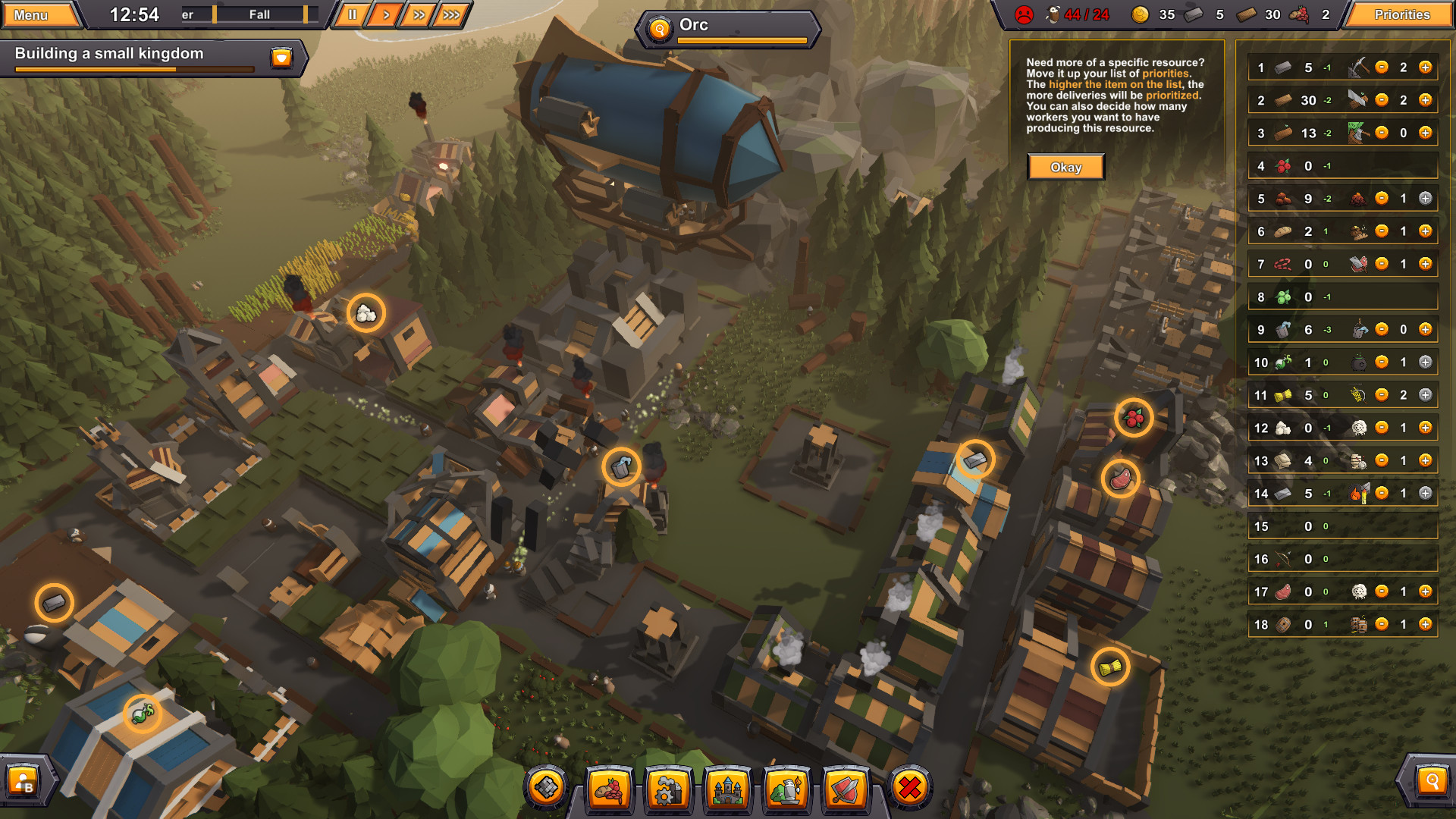This screenshot has width=1456, height=819.
Task: Click the happiness face icon in top bar
Action: [x=1025, y=14]
